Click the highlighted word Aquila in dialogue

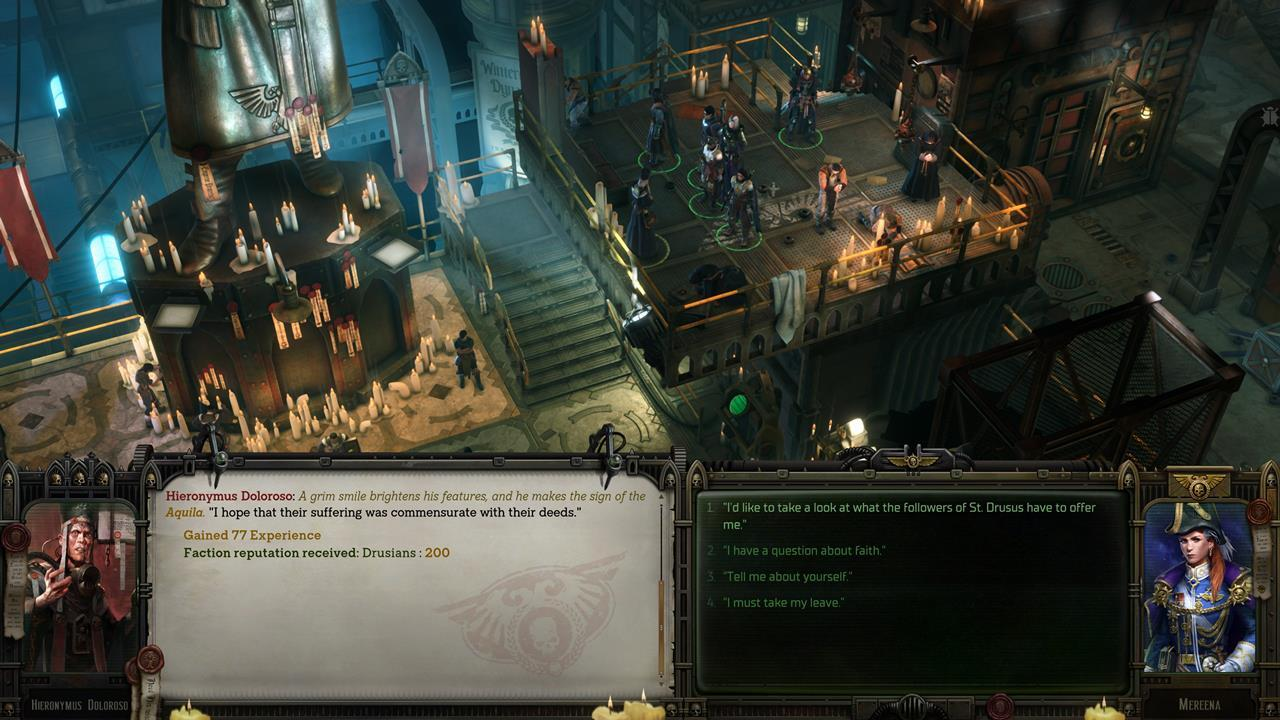point(186,512)
